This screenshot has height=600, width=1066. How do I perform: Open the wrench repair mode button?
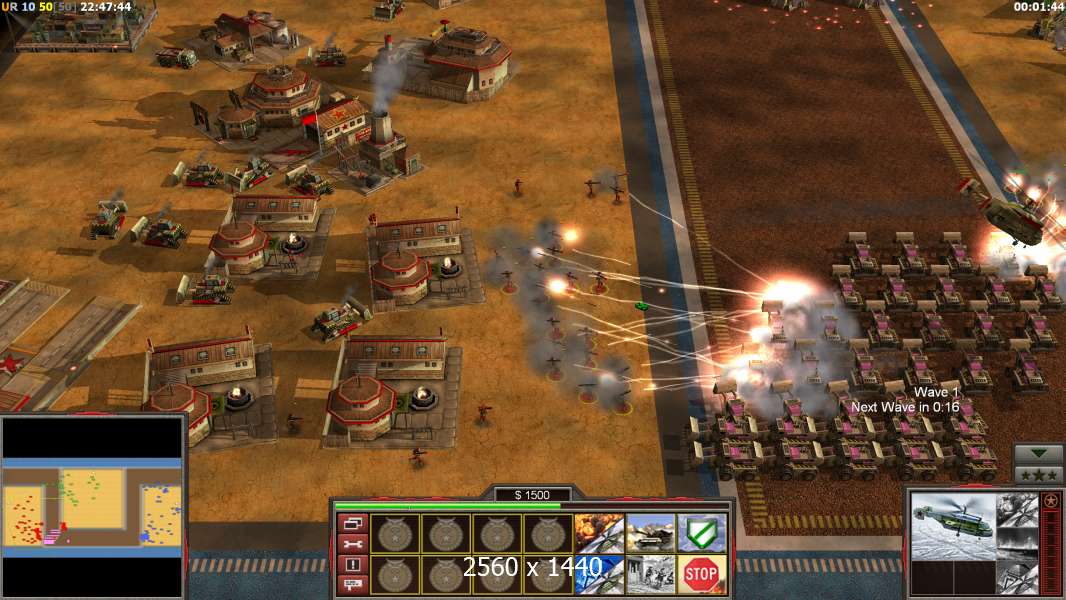(x=352, y=544)
